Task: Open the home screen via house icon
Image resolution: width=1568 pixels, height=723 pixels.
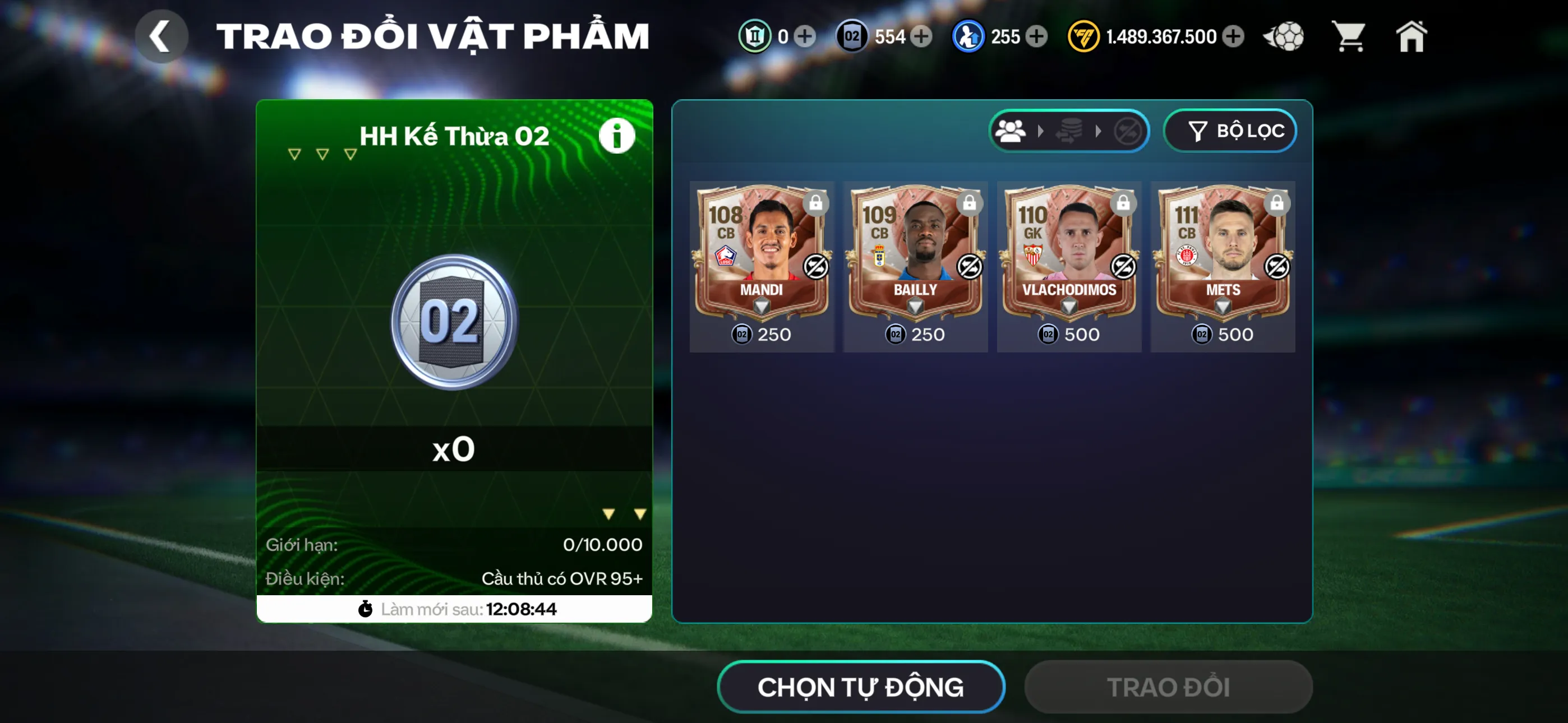Action: (1411, 36)
